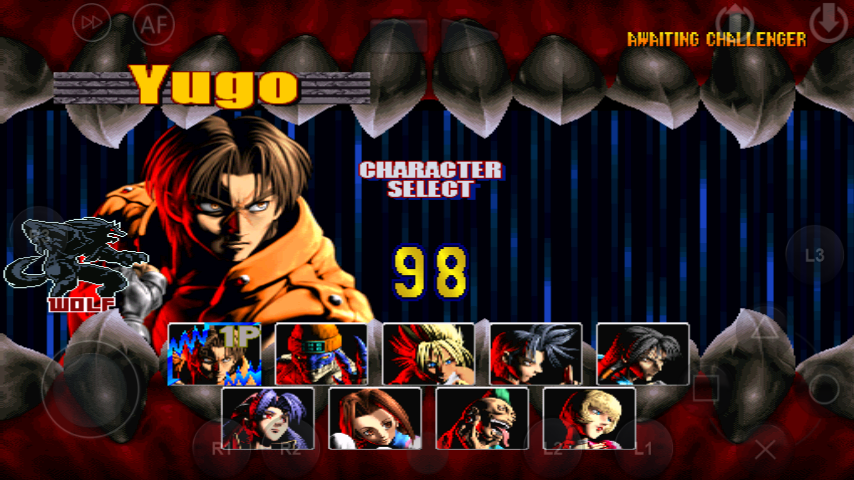Select the gray spiky-haired fighter portrait
Screen dimensions: 854x480
[x=535, y=354]
